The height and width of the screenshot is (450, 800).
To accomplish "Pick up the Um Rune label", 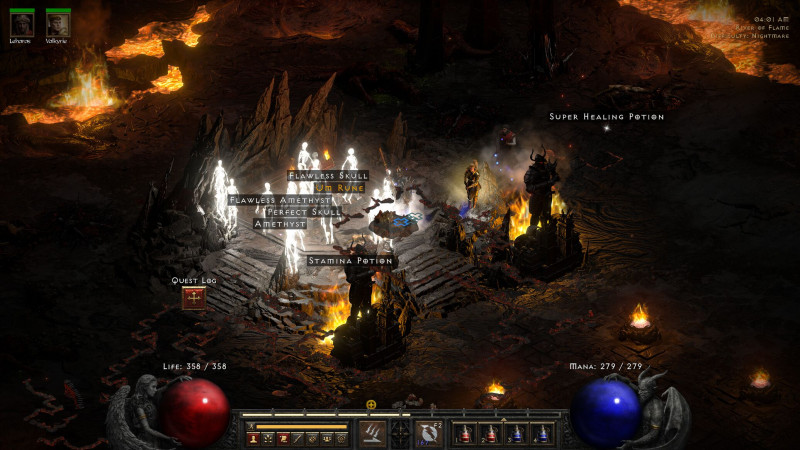I will 339,187.
